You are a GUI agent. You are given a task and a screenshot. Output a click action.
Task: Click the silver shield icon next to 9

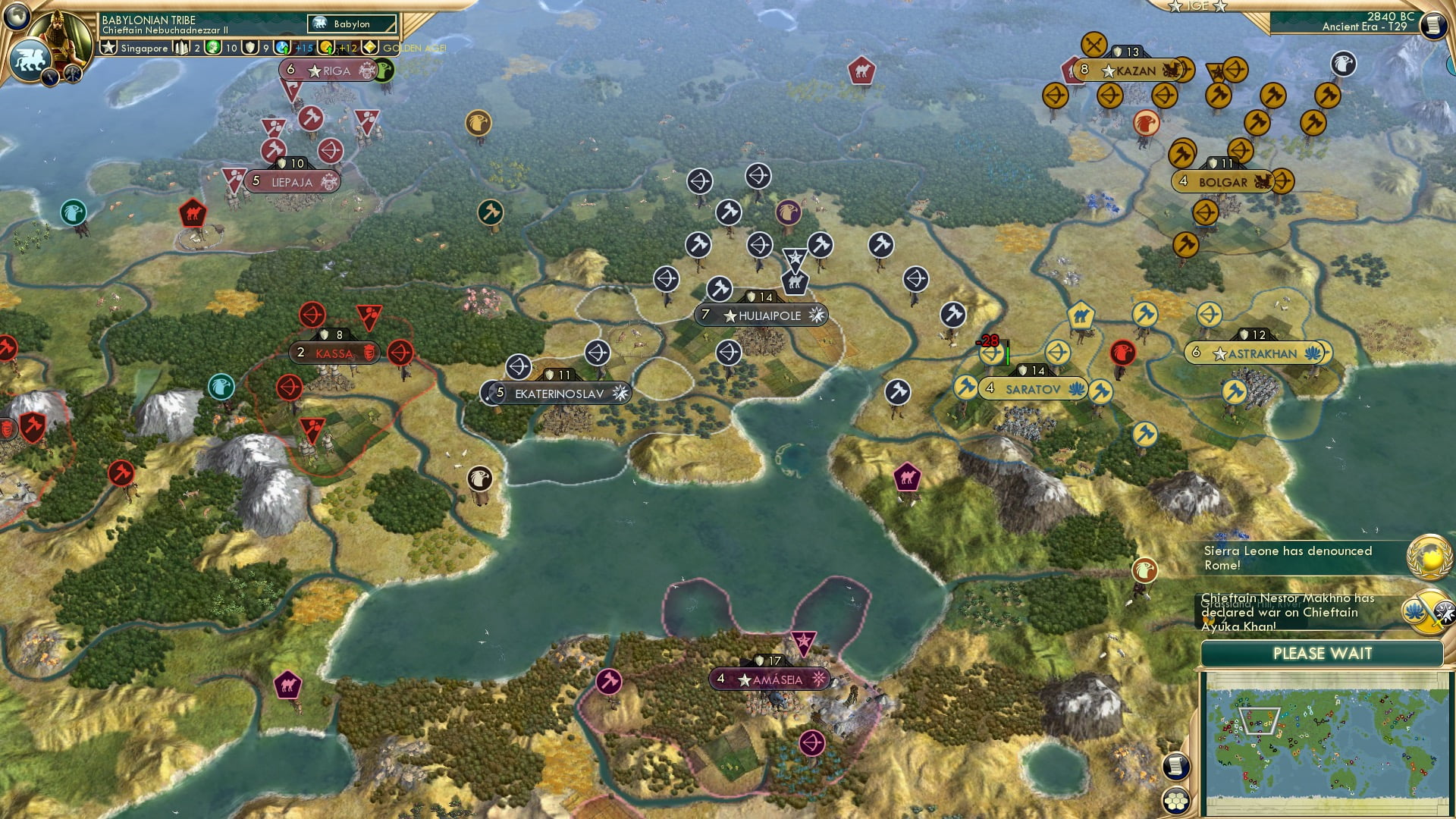coord(249,48)
